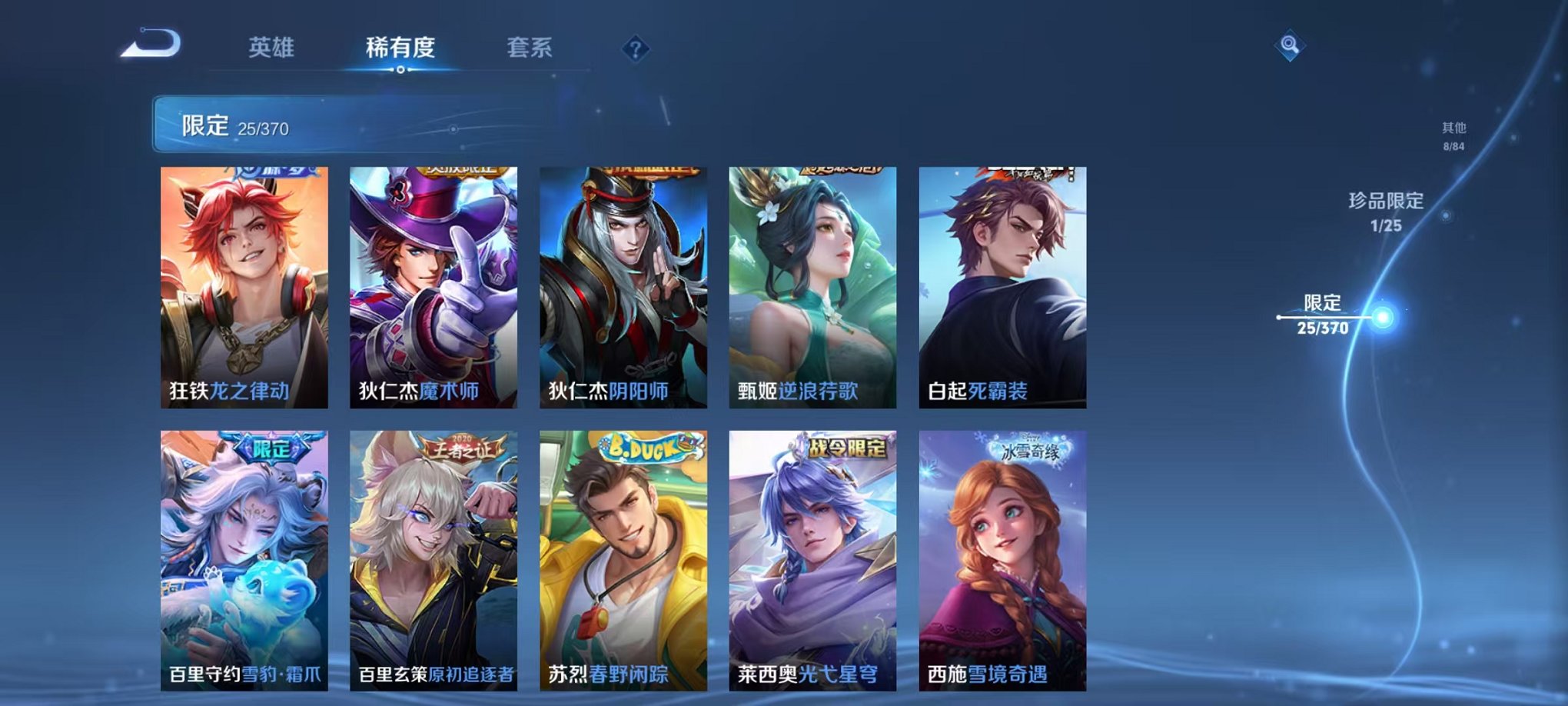Select the 其他 category on the right
Viewport: 1568px width, 706px height.
(x=1453, y=129)
